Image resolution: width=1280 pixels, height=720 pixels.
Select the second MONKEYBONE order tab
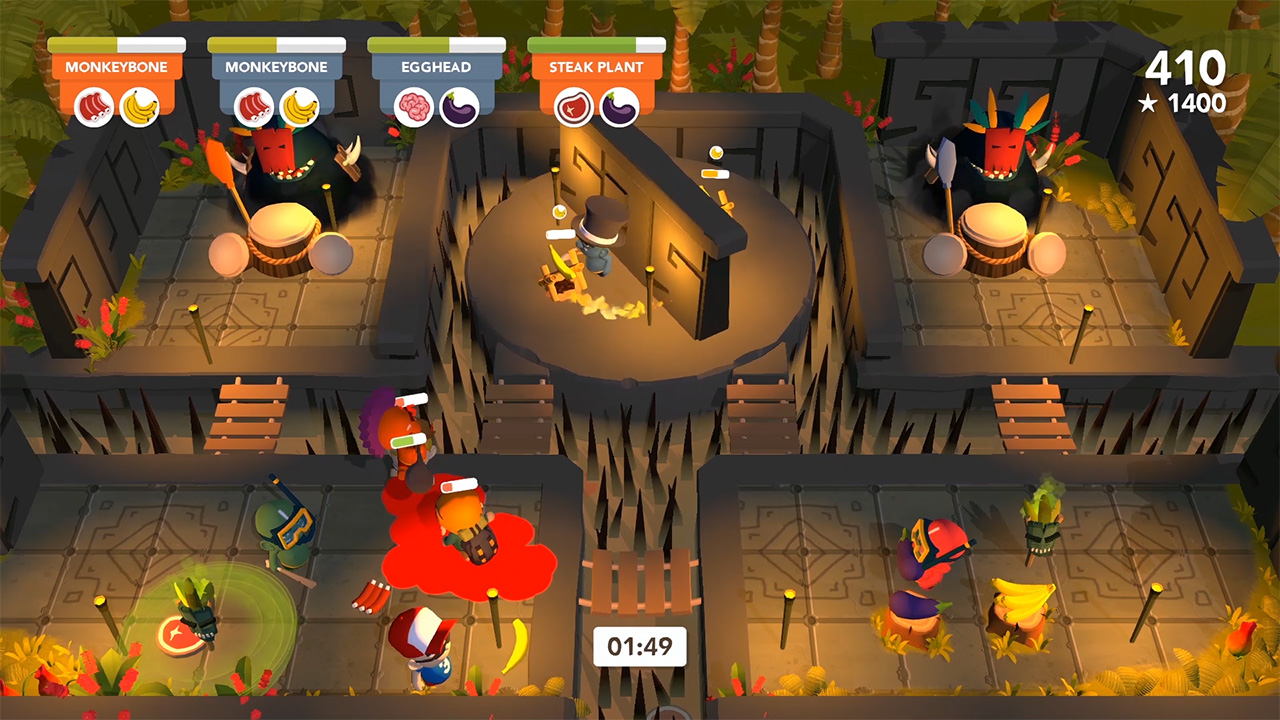point(277,67)
